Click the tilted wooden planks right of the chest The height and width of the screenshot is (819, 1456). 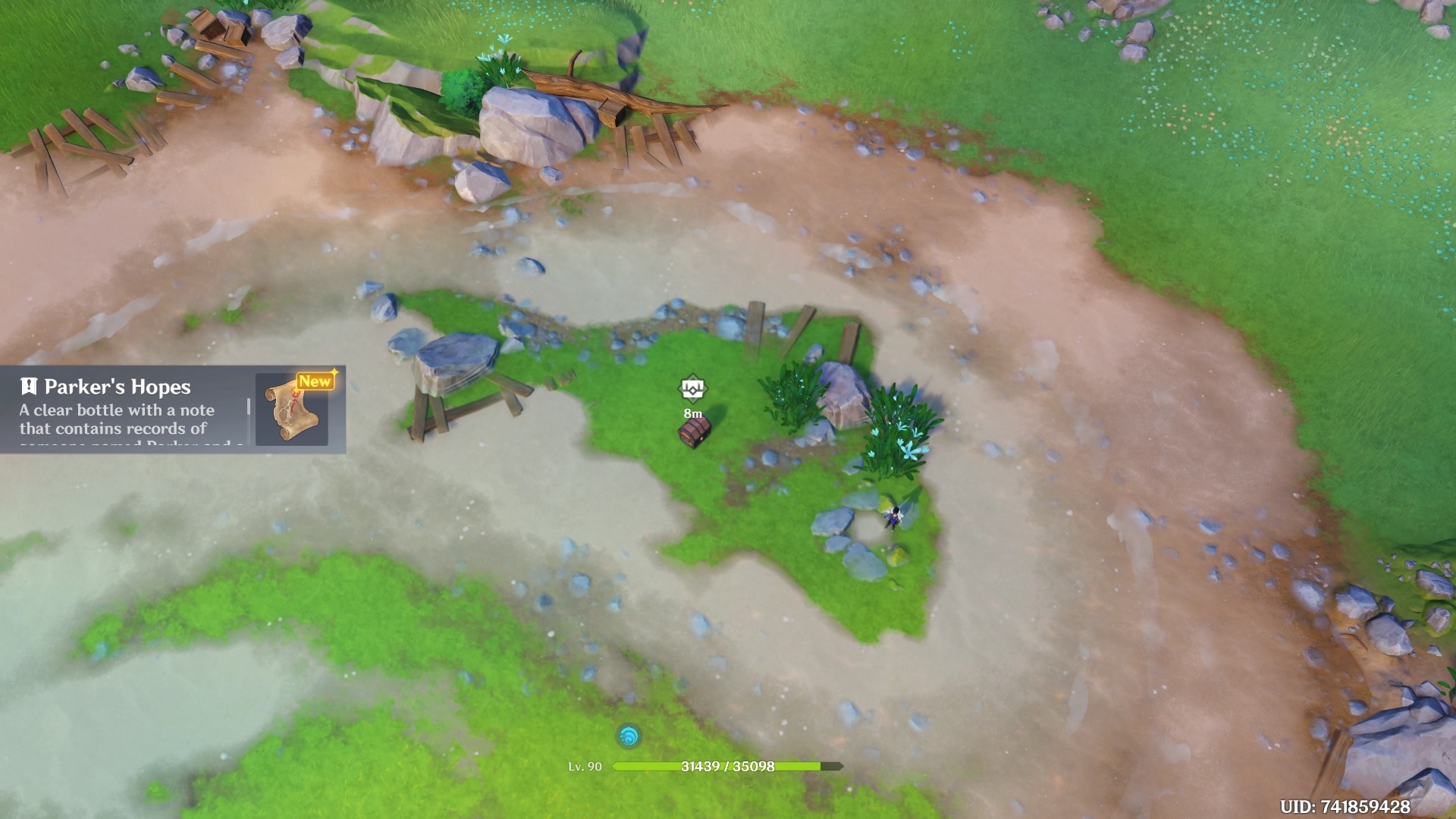(x=800, y=334)
